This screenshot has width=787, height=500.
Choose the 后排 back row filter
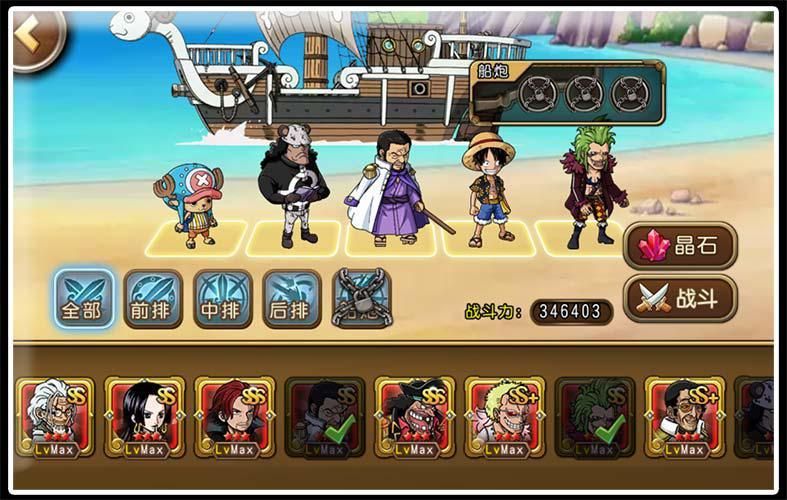292,298
